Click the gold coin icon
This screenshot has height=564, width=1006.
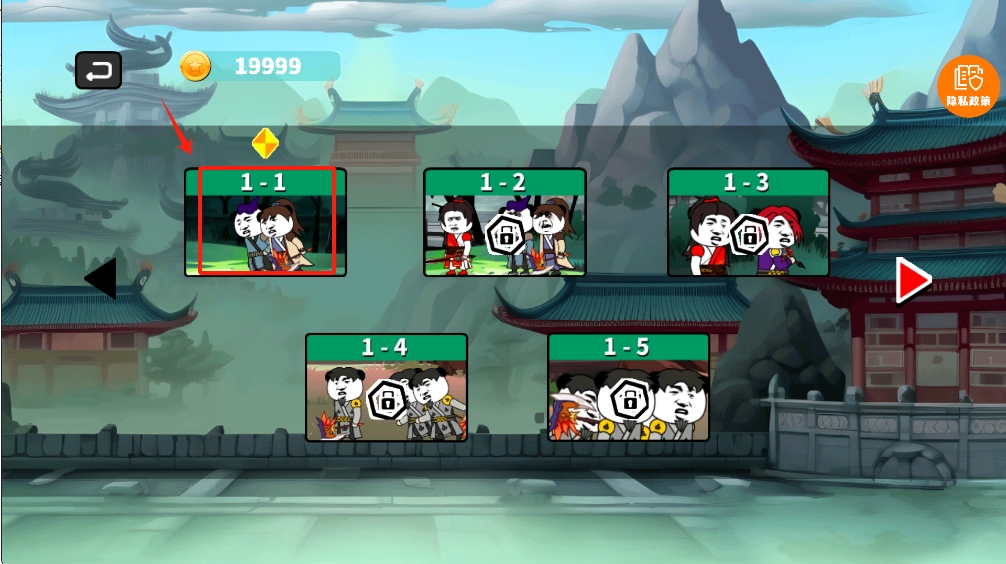click(x=196, y=67)
